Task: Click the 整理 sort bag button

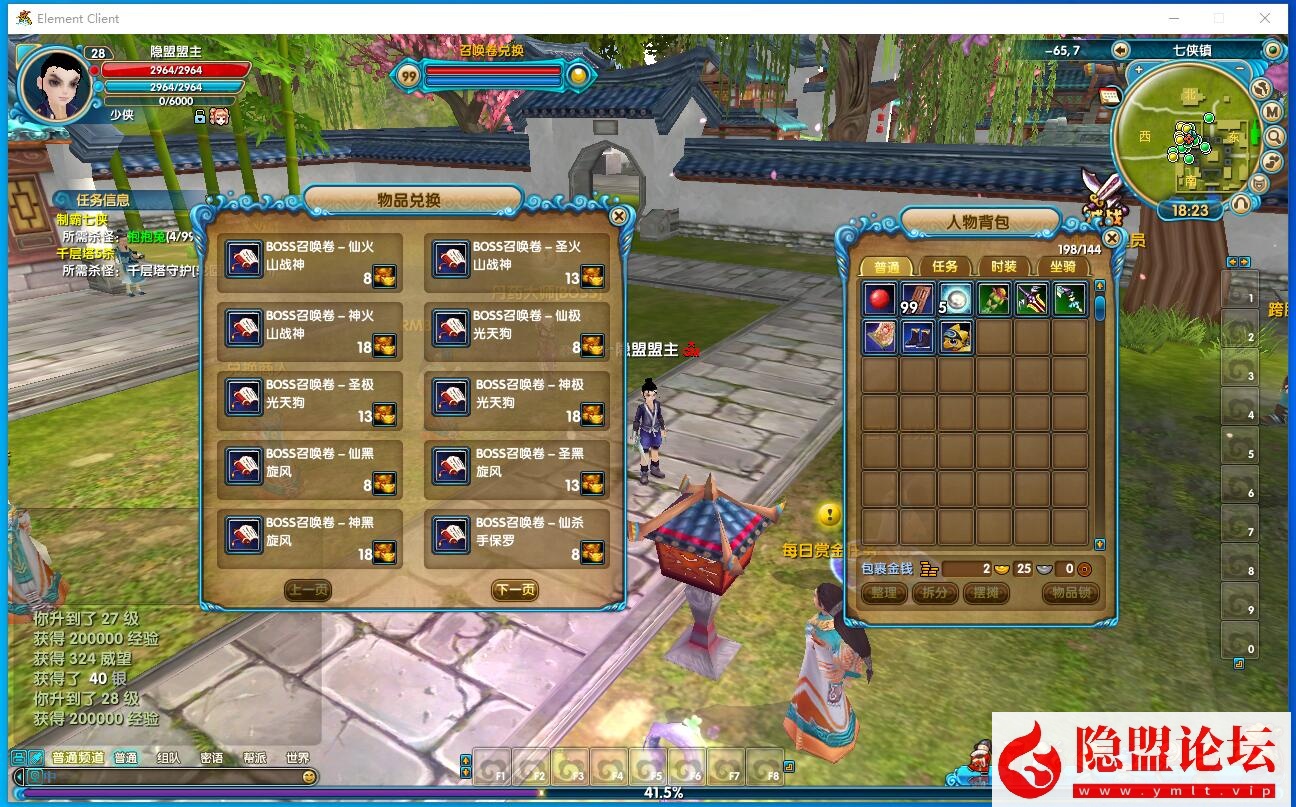Action: [x=883, y=593]
